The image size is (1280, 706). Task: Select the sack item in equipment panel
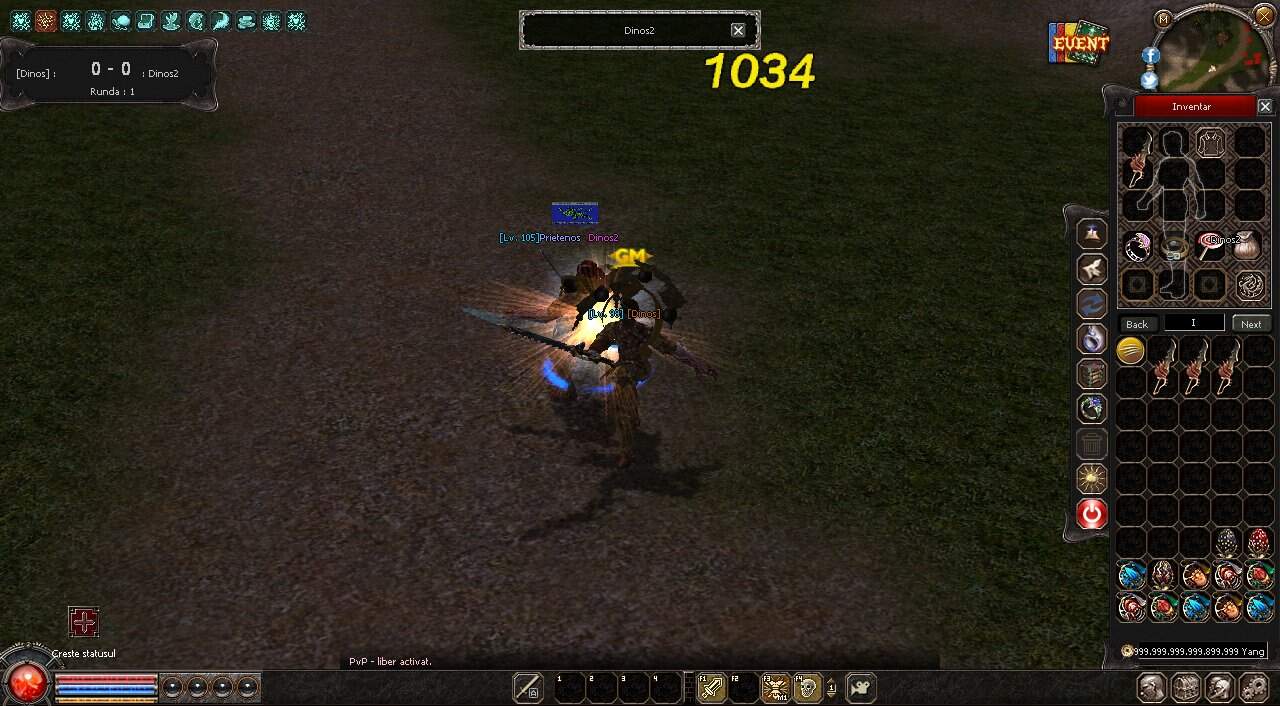[x=1248, y=246]
